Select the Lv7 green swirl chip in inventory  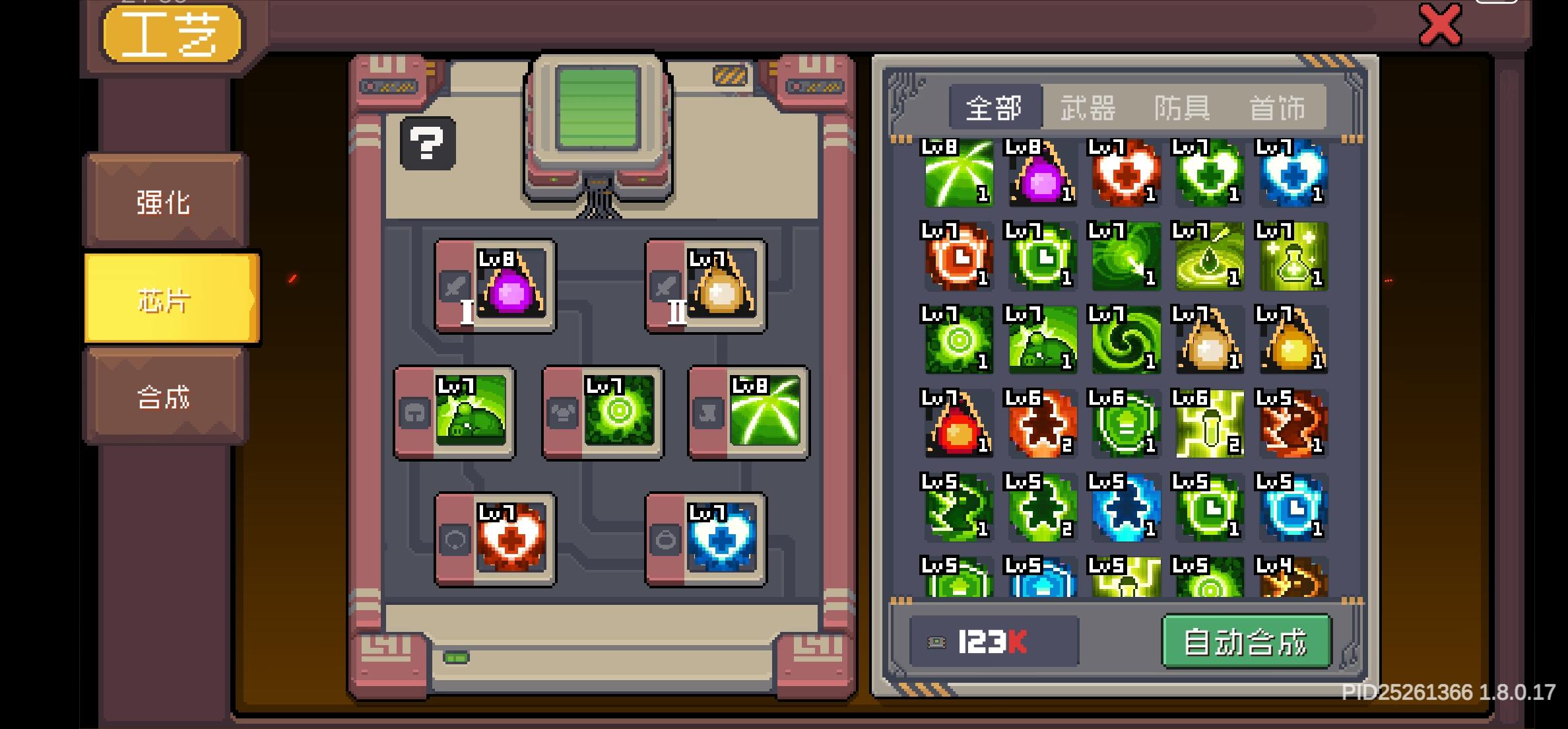[x=1125, y=343]
